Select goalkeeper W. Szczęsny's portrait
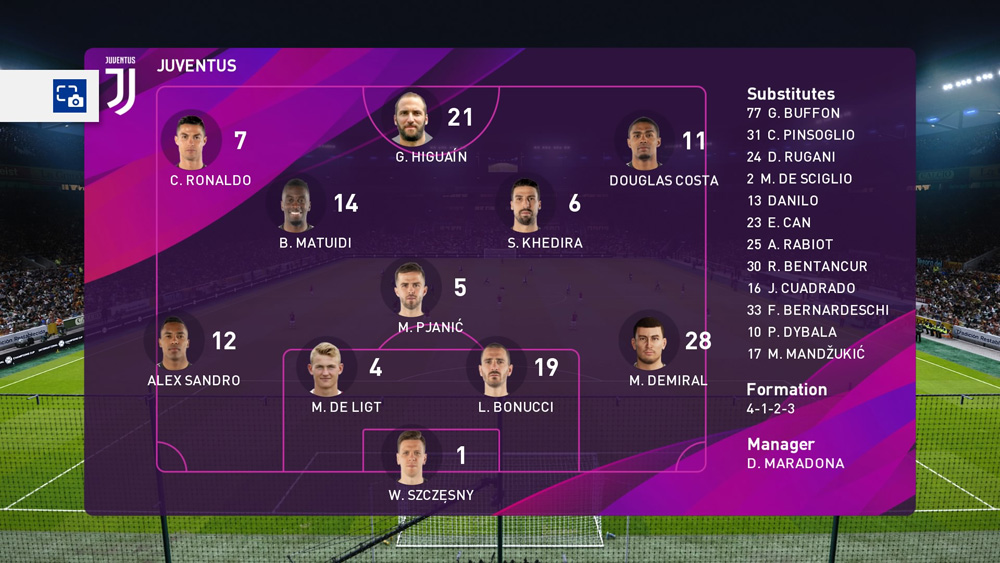 click(x=411, y=457)
